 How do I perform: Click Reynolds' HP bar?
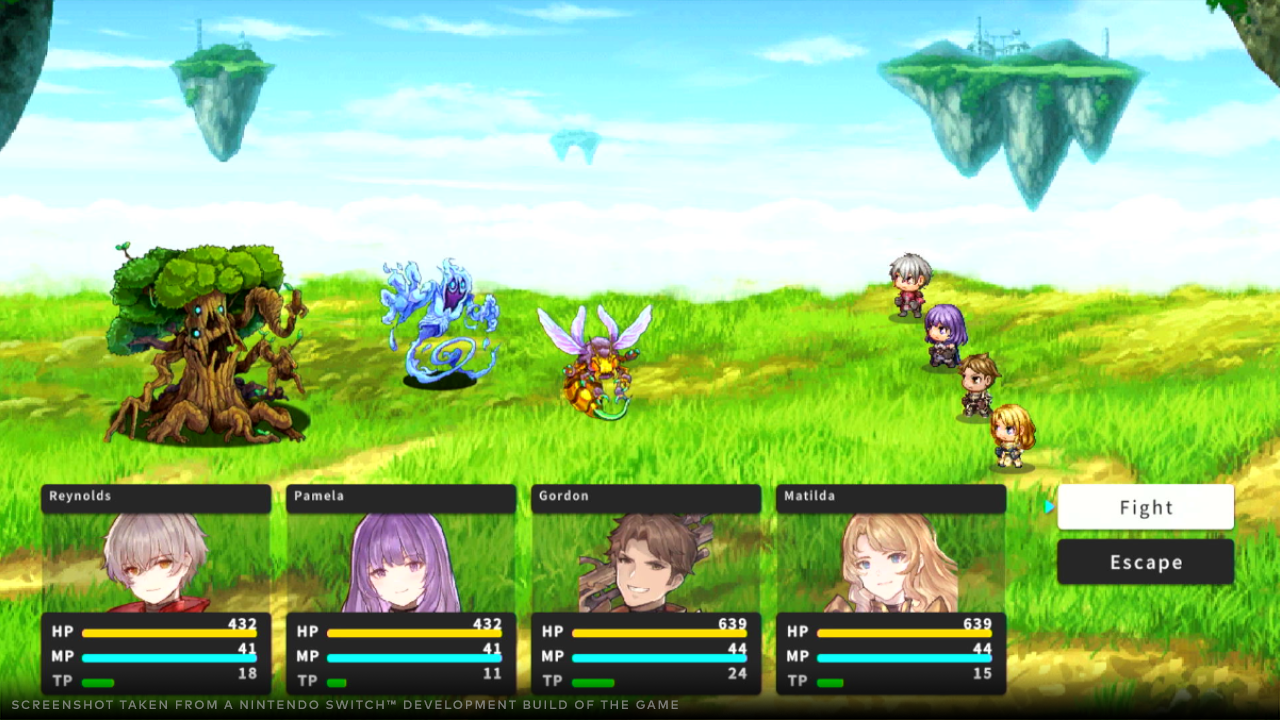(x=170, y=631)
